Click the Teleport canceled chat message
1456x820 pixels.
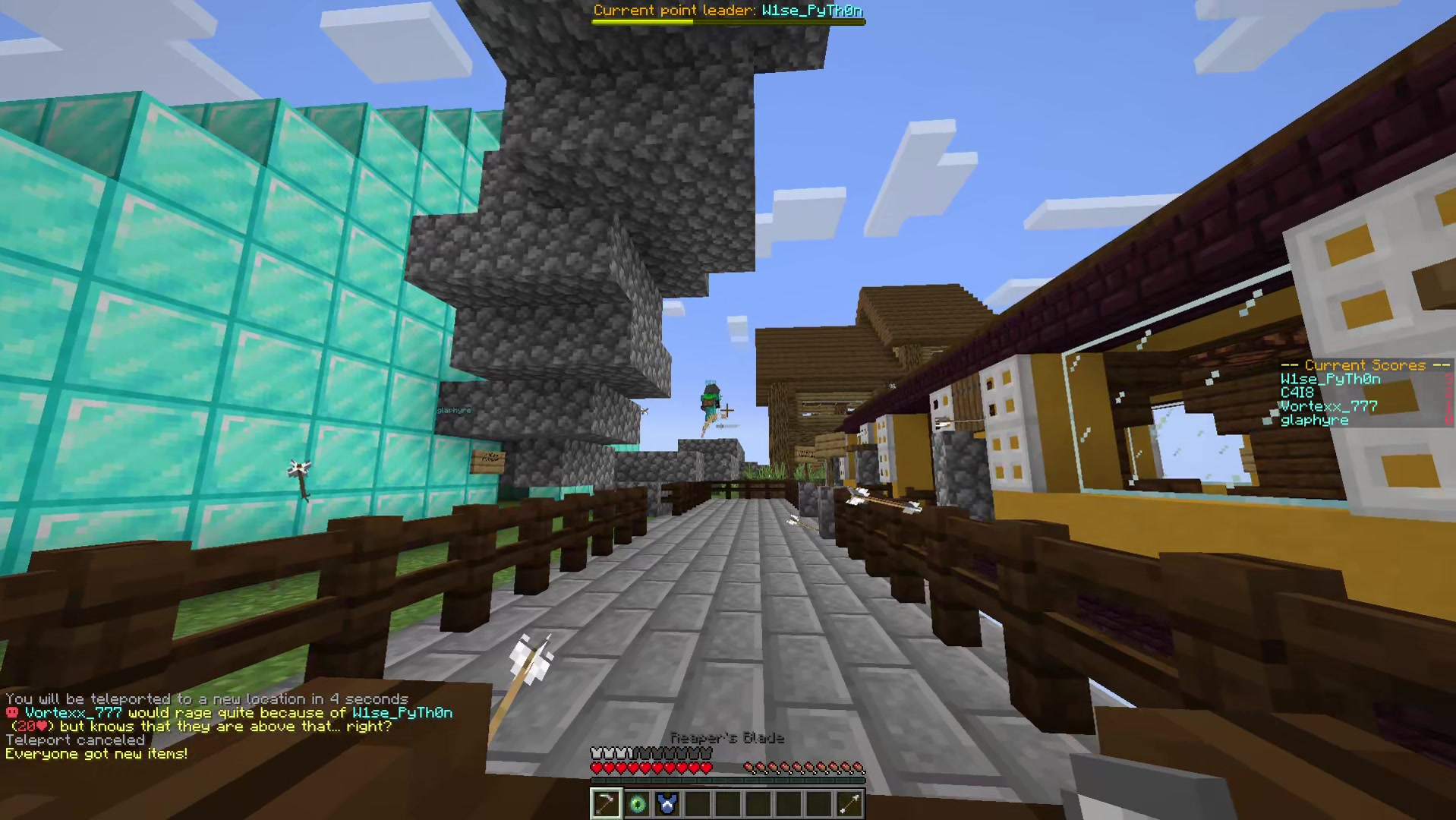pyautogui.click(x=76, y=740)
